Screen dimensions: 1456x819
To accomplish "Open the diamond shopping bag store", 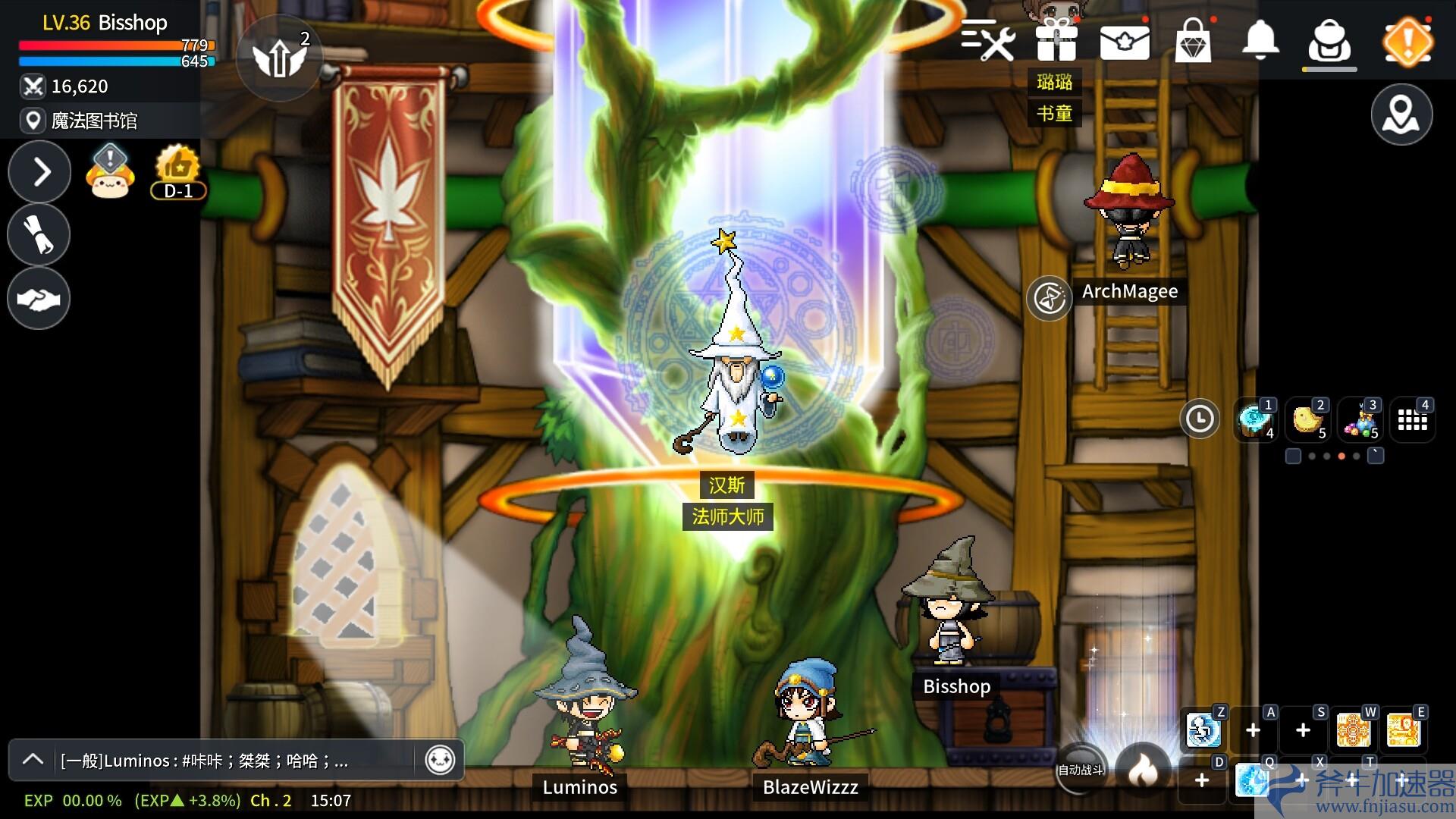I will [1193, 41].
